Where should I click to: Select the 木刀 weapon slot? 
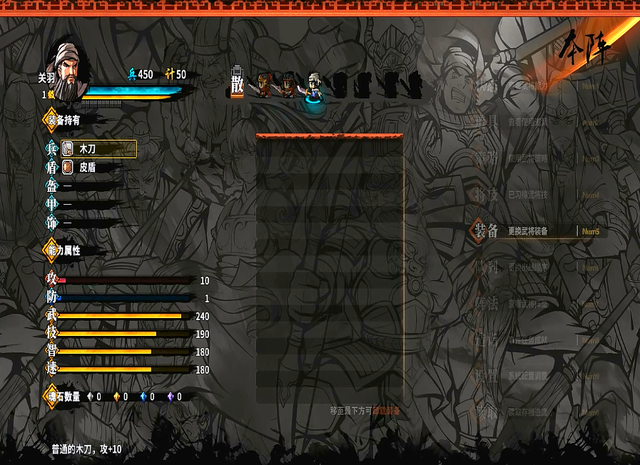point(98,148)
